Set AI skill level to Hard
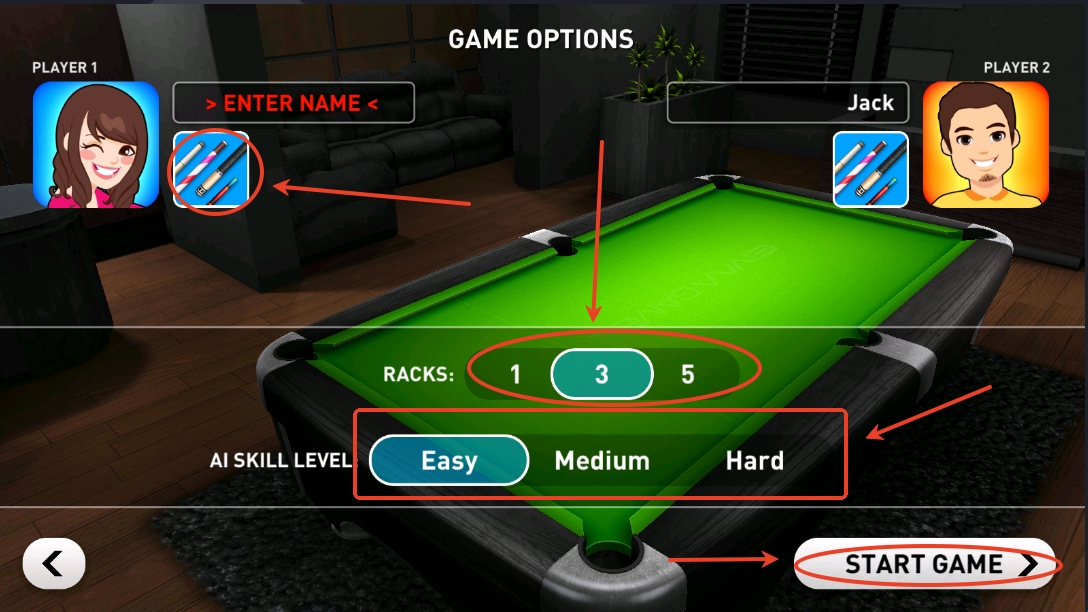Viewport: 1088px width, 612px height. click(x=754, y=461)
